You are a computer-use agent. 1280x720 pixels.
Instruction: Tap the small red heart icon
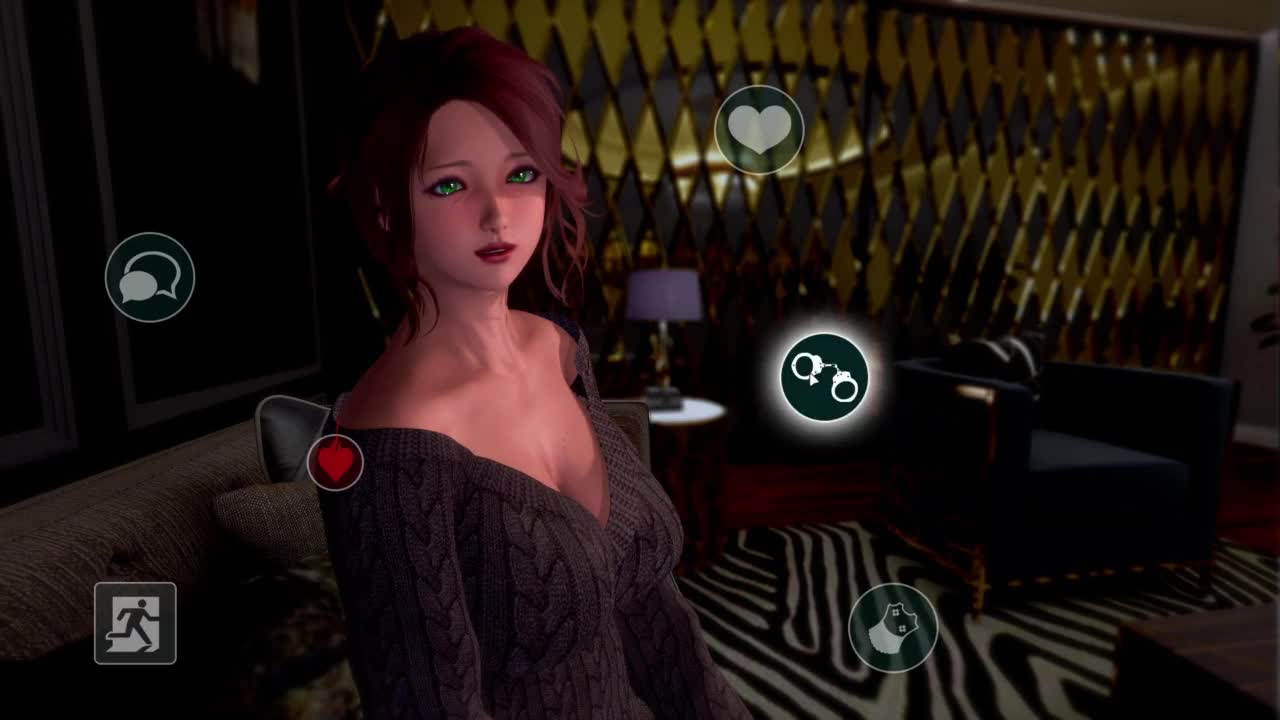point(335,462)
